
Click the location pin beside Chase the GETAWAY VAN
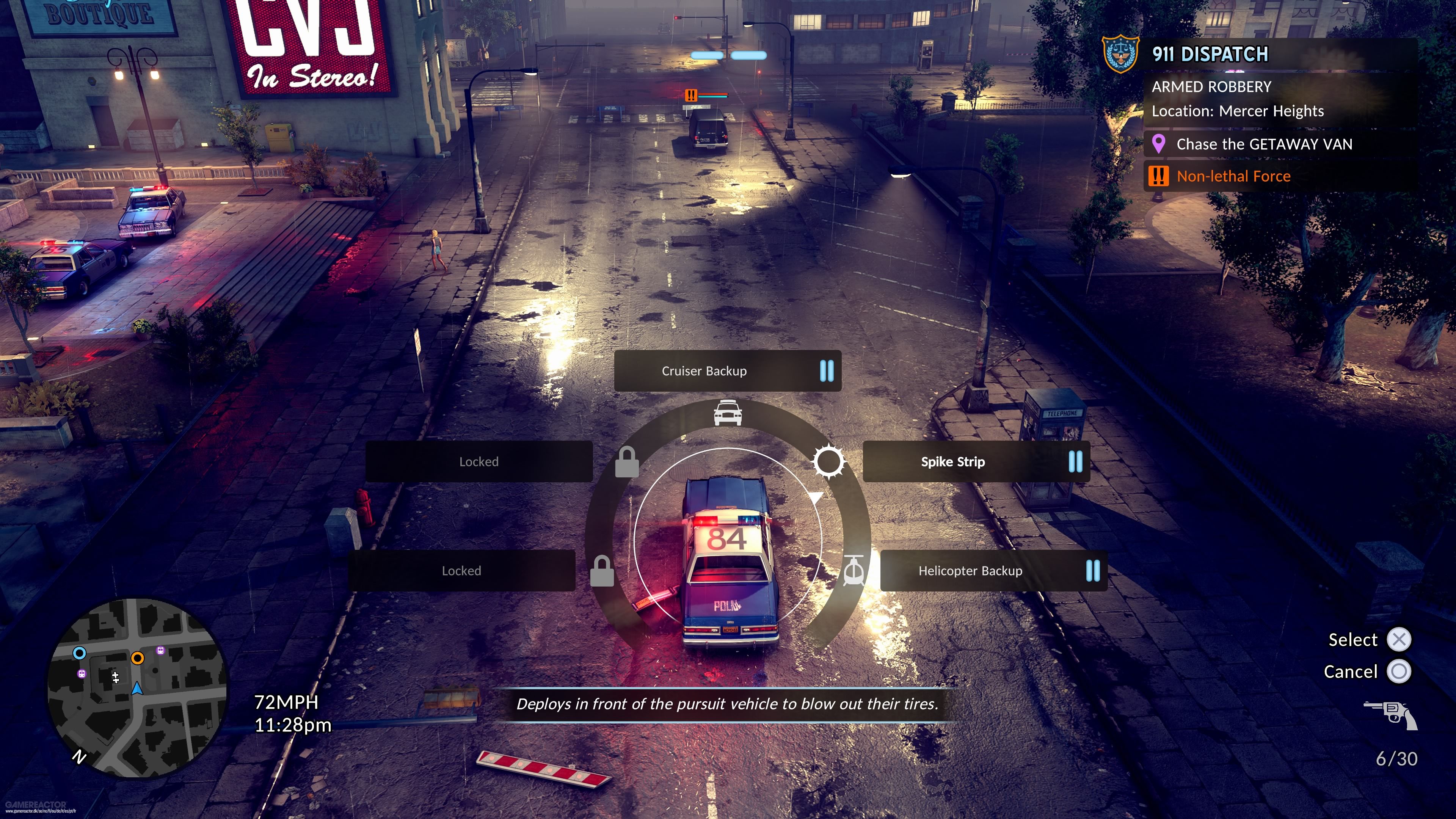(1160, 145)
